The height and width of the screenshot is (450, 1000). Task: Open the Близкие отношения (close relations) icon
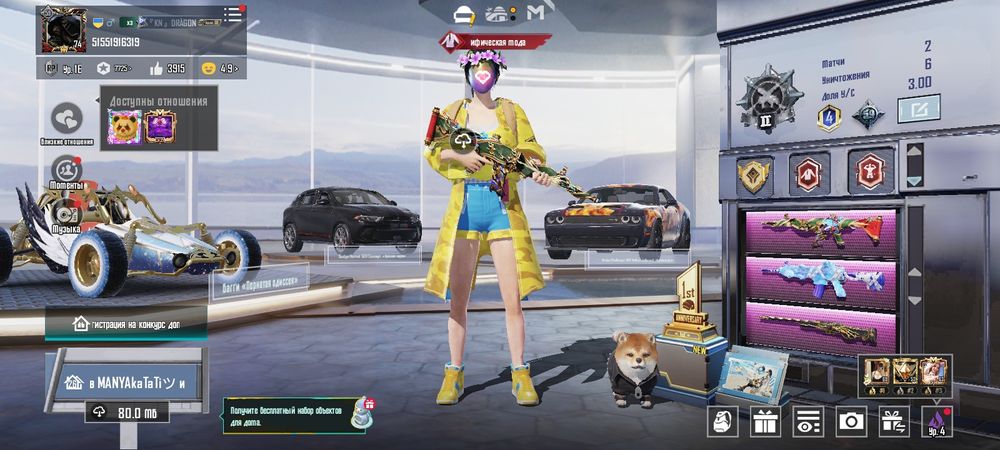(x=67, y=120)
